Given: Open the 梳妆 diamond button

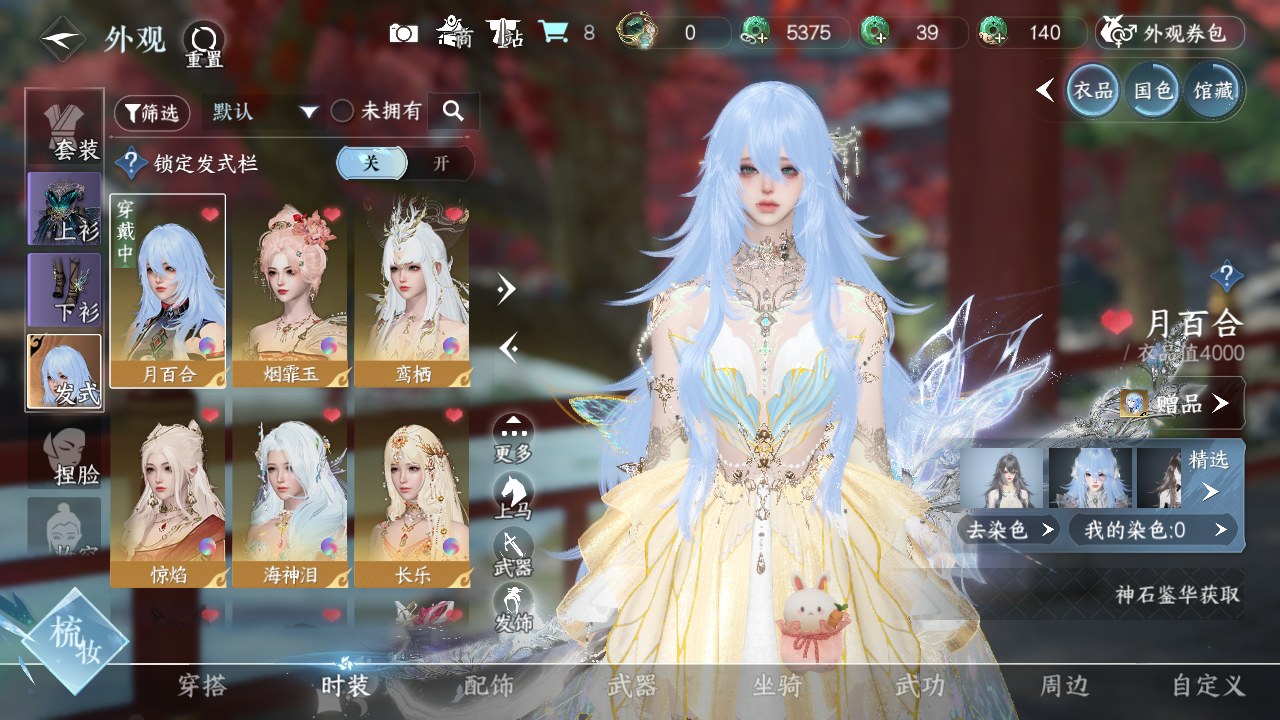Looking at the screenshot, I should tap(74, 640).
